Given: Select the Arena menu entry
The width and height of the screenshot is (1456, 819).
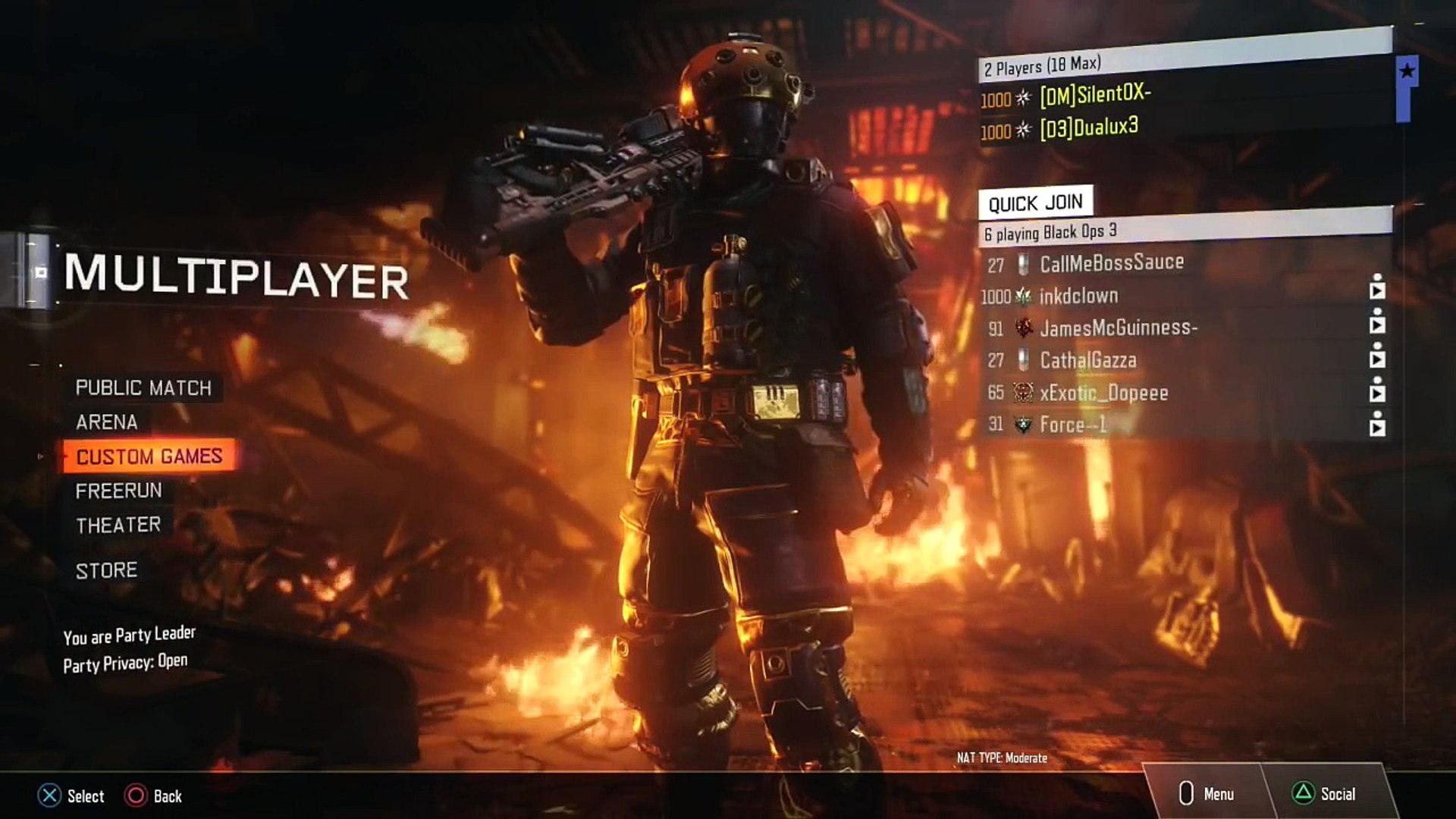Looking at the screenshot, I should pos(107,422).
